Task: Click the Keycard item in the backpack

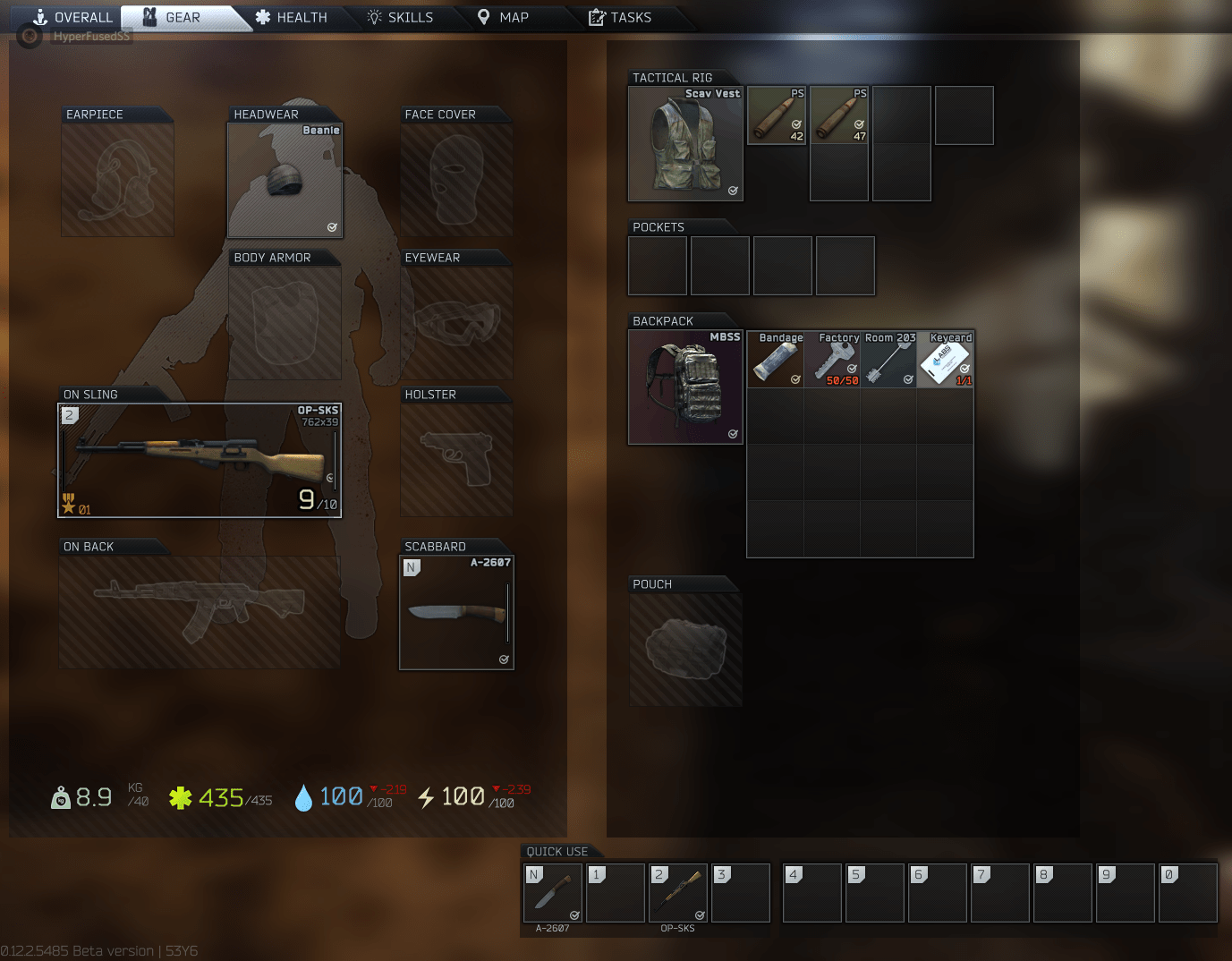Action: 946,360
